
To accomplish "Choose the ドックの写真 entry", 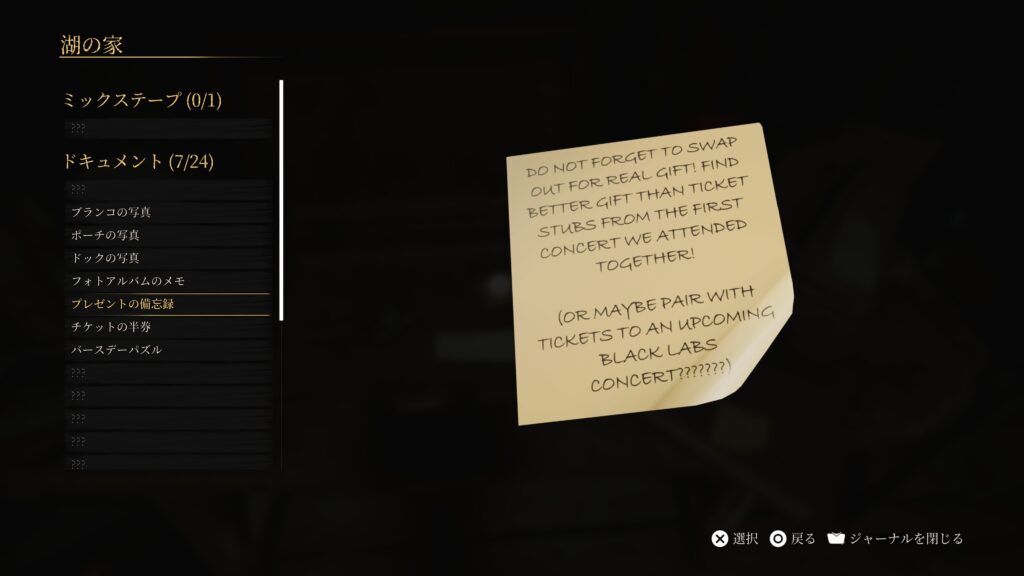I will coord(105,258).
